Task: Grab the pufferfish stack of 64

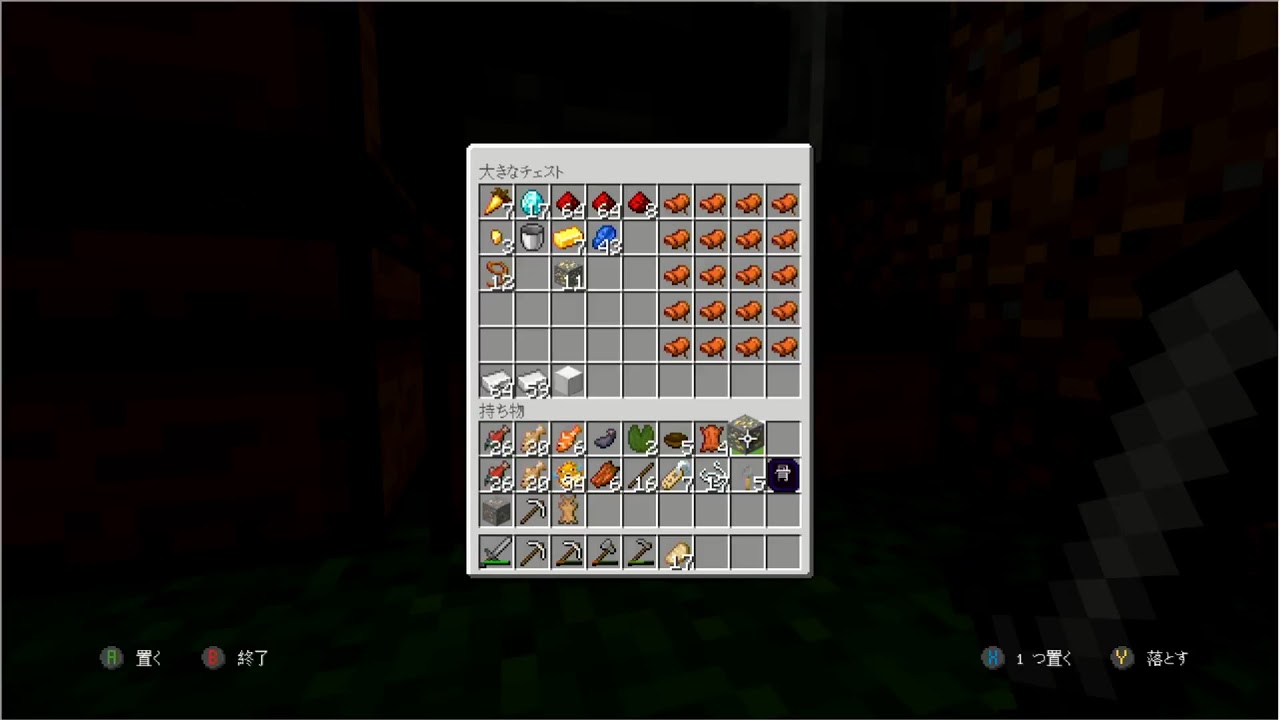Action: (568, 478)
